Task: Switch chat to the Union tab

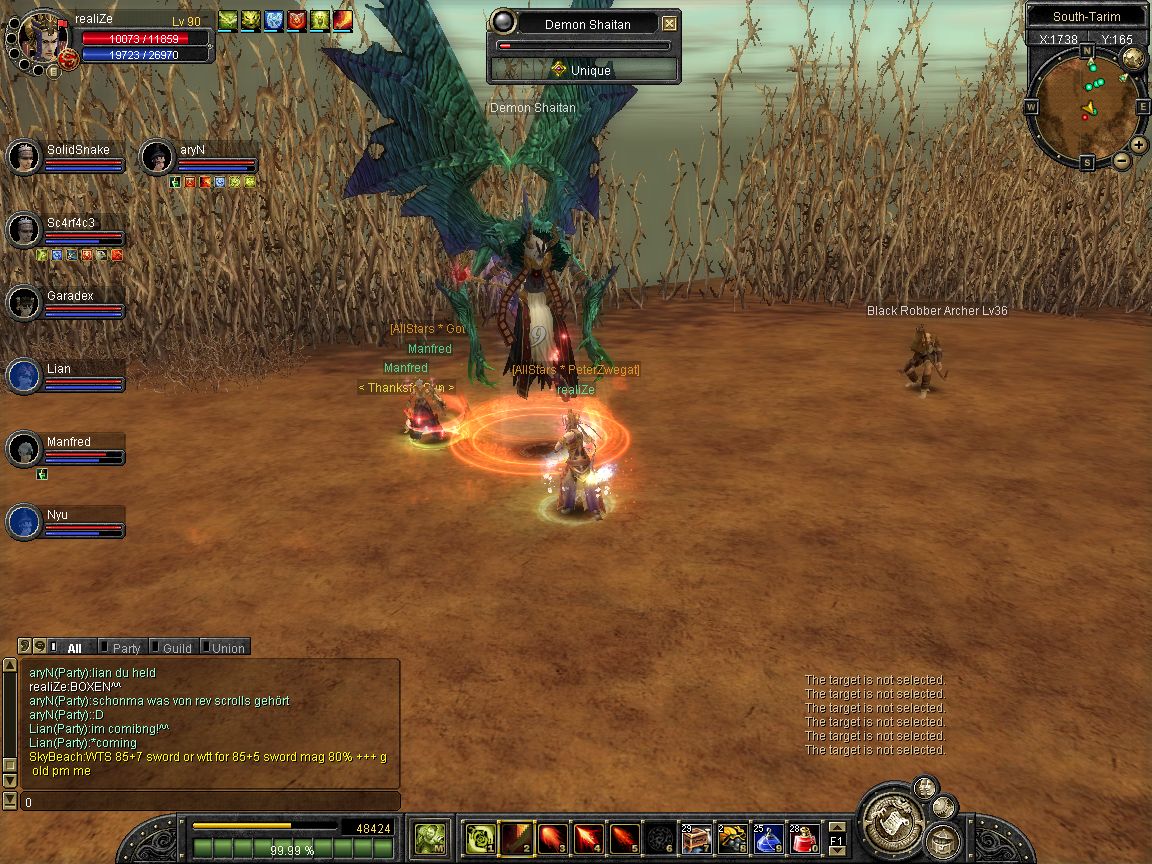Action: [x=227, y=648]
